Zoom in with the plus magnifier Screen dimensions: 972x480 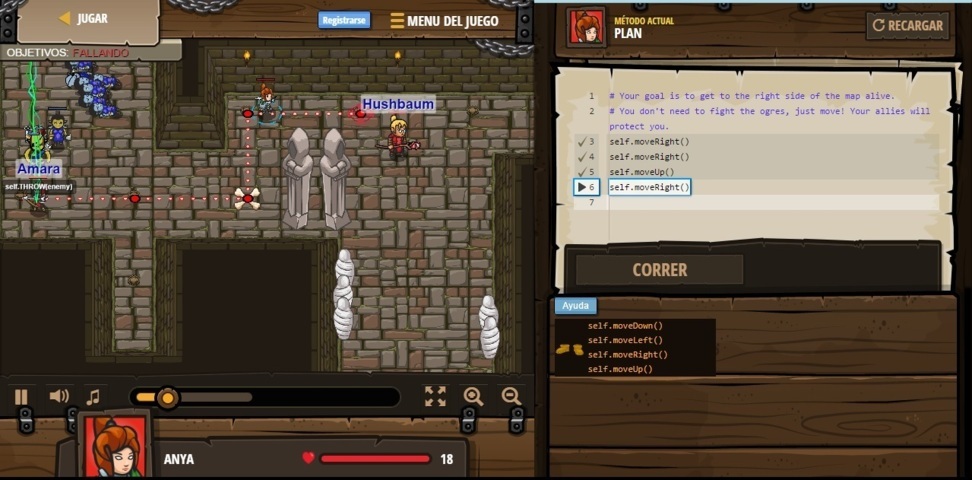click(x=473, y=397)
